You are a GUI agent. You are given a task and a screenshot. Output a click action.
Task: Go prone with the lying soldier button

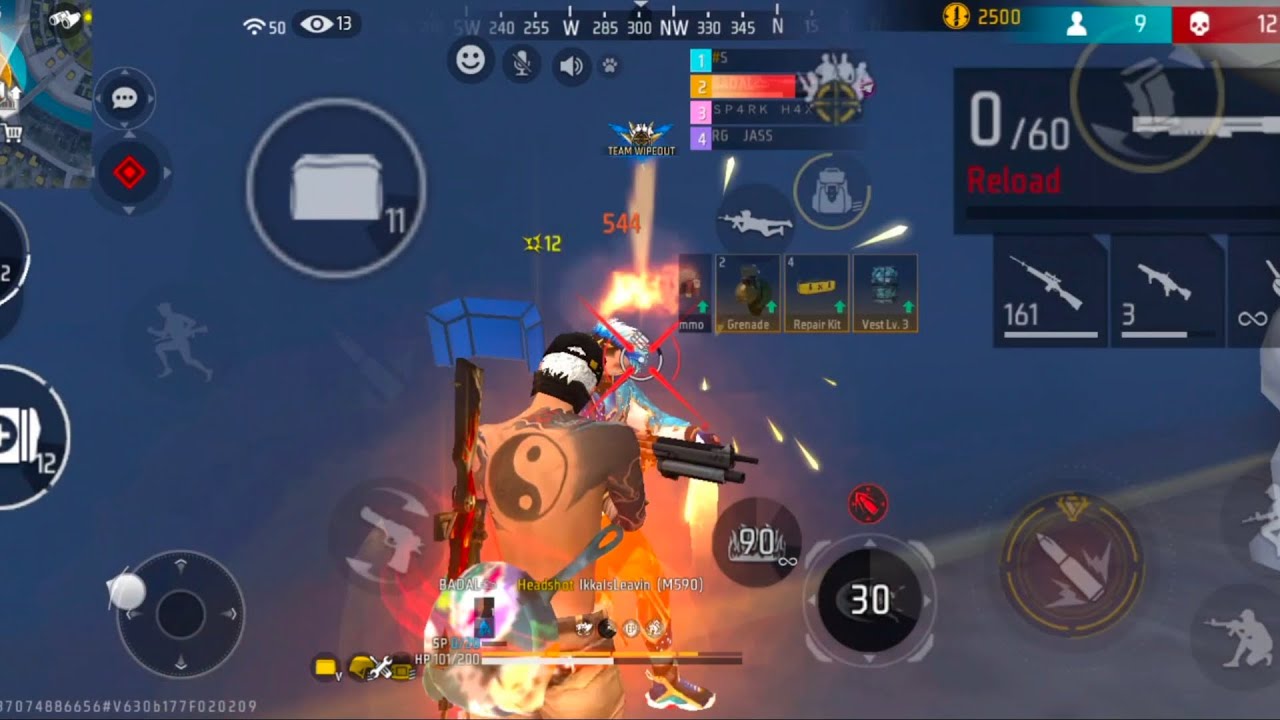point(756,222)
